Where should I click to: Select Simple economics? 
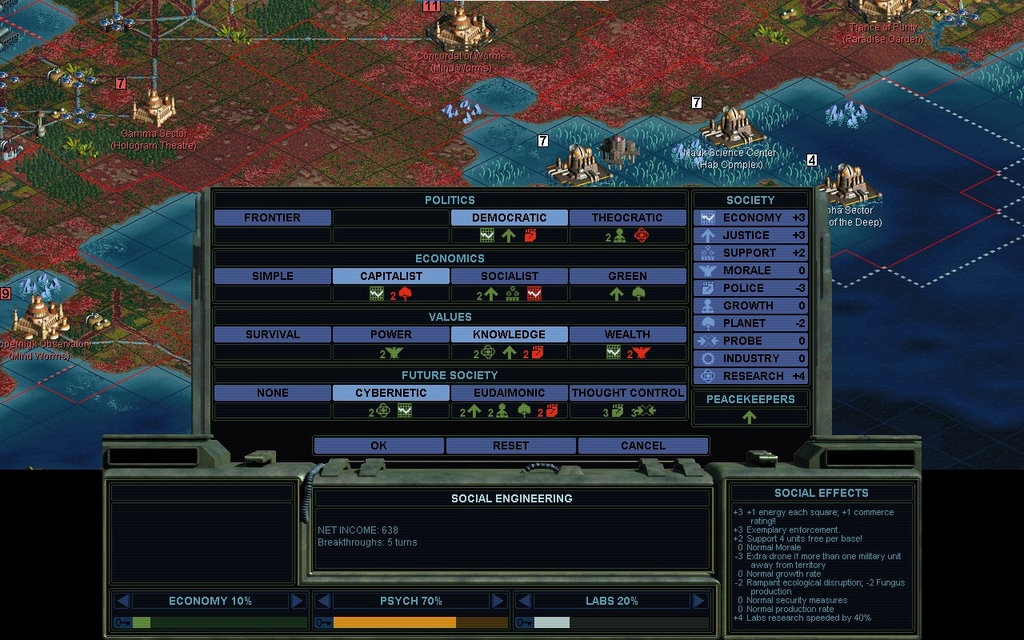pos(272,276)
